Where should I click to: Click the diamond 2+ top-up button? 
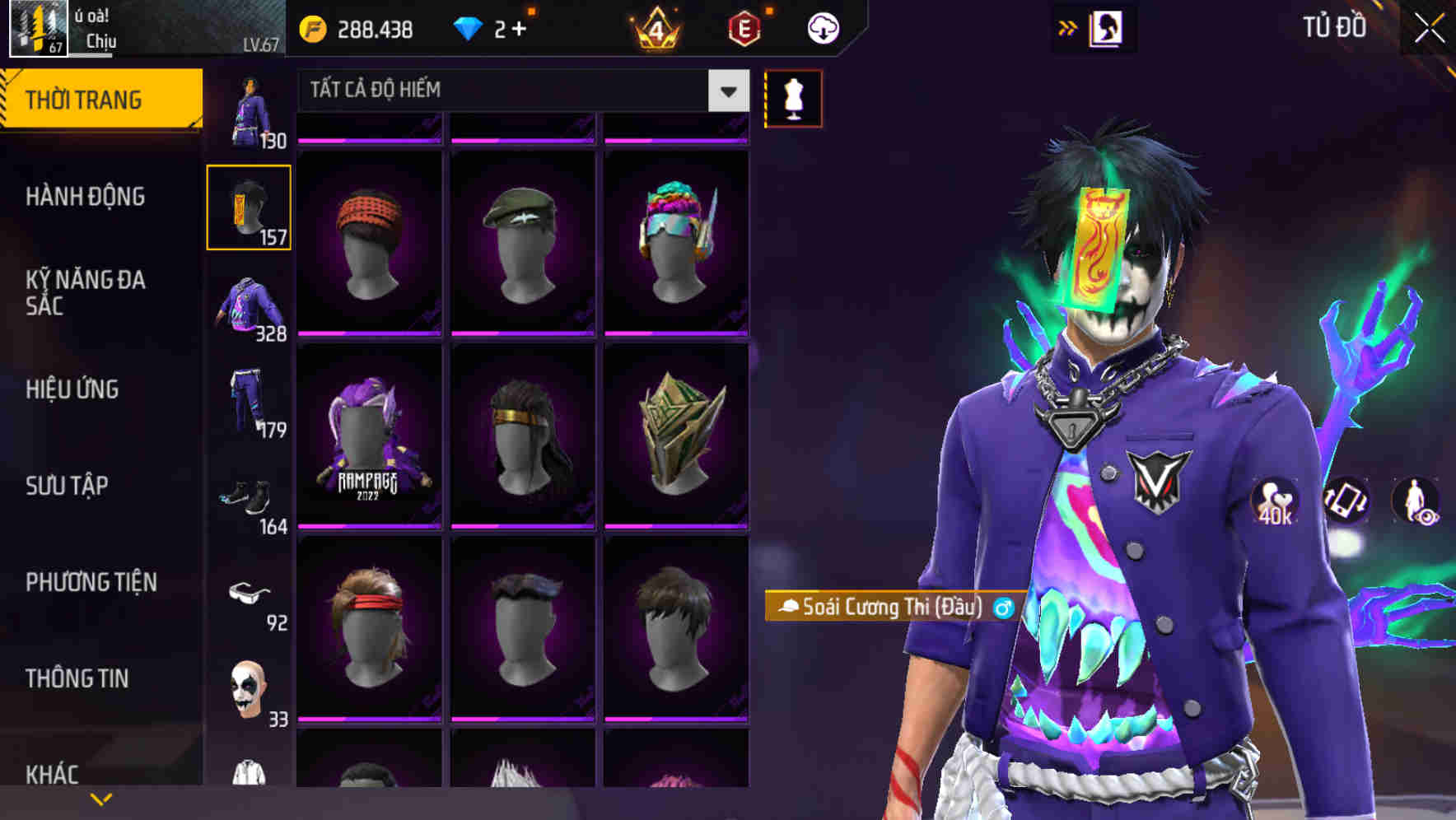pyautogui.click(x=492, y=26)
